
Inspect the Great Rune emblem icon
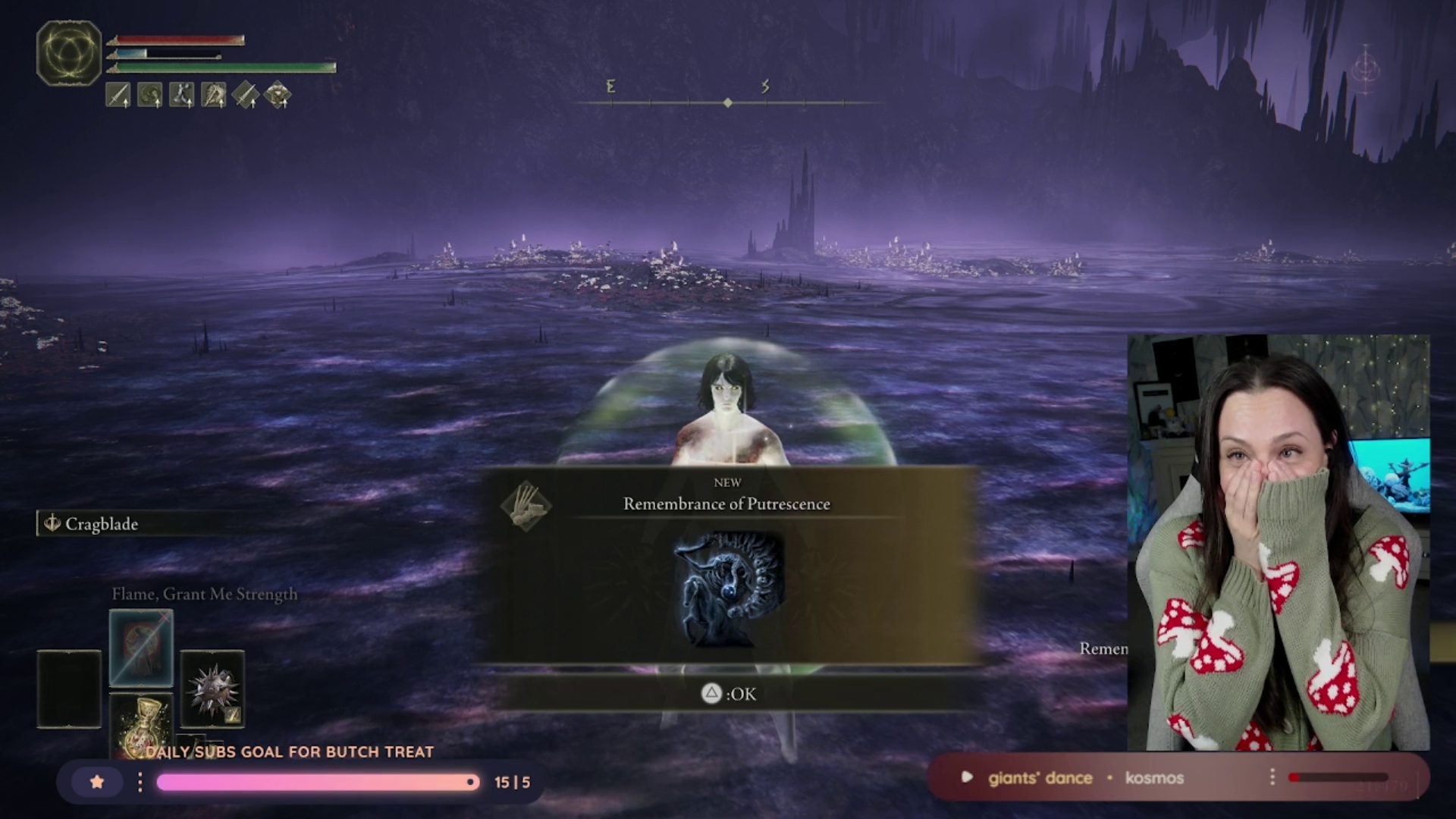click(69, 53)
